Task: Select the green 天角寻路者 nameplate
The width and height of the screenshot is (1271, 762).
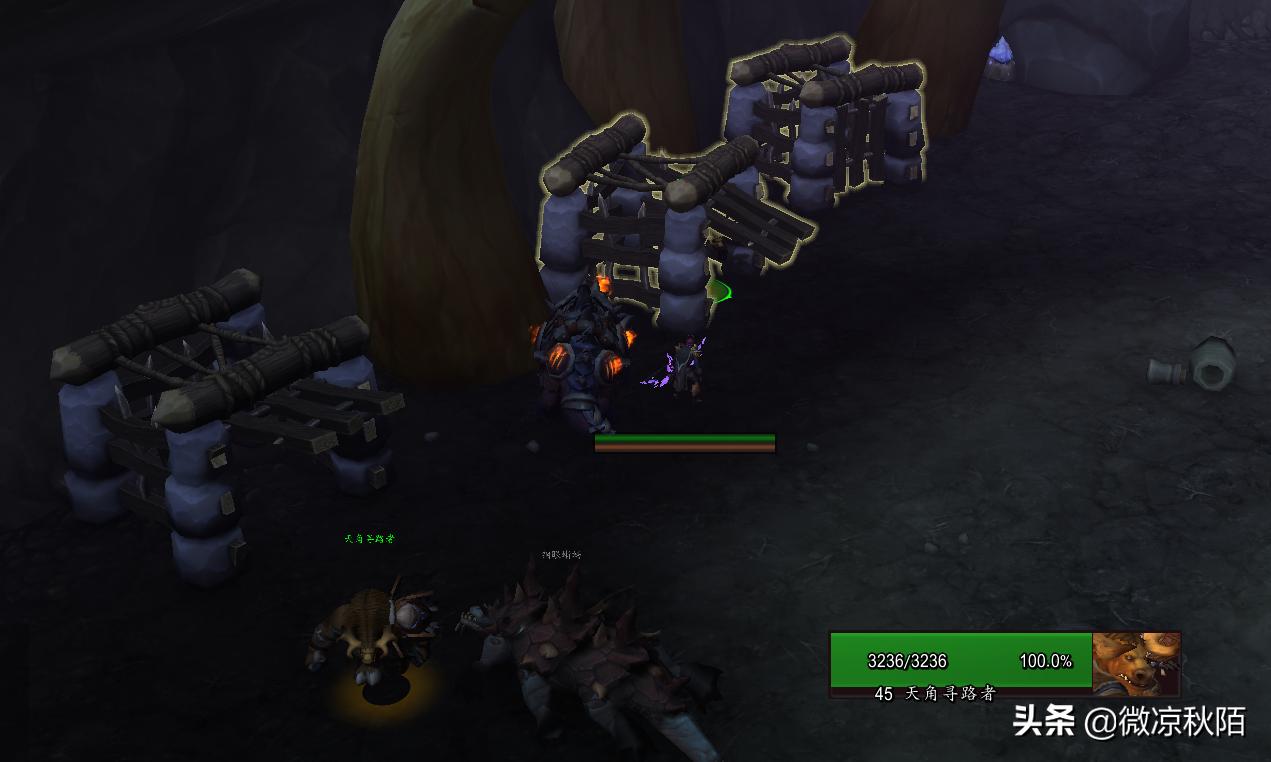Action: pos(369,538)
